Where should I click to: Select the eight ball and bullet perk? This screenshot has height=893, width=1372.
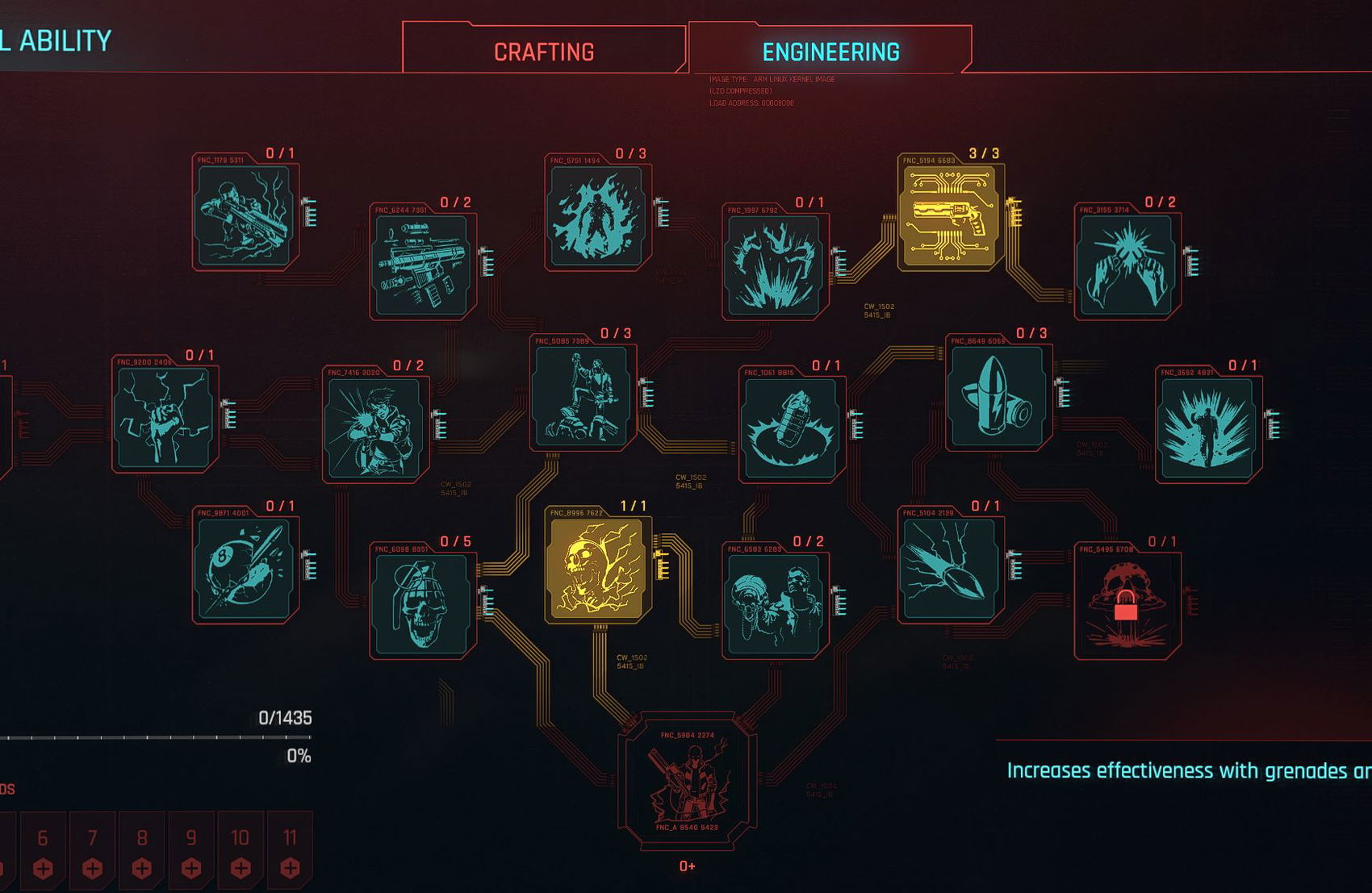tap(245, 569)
